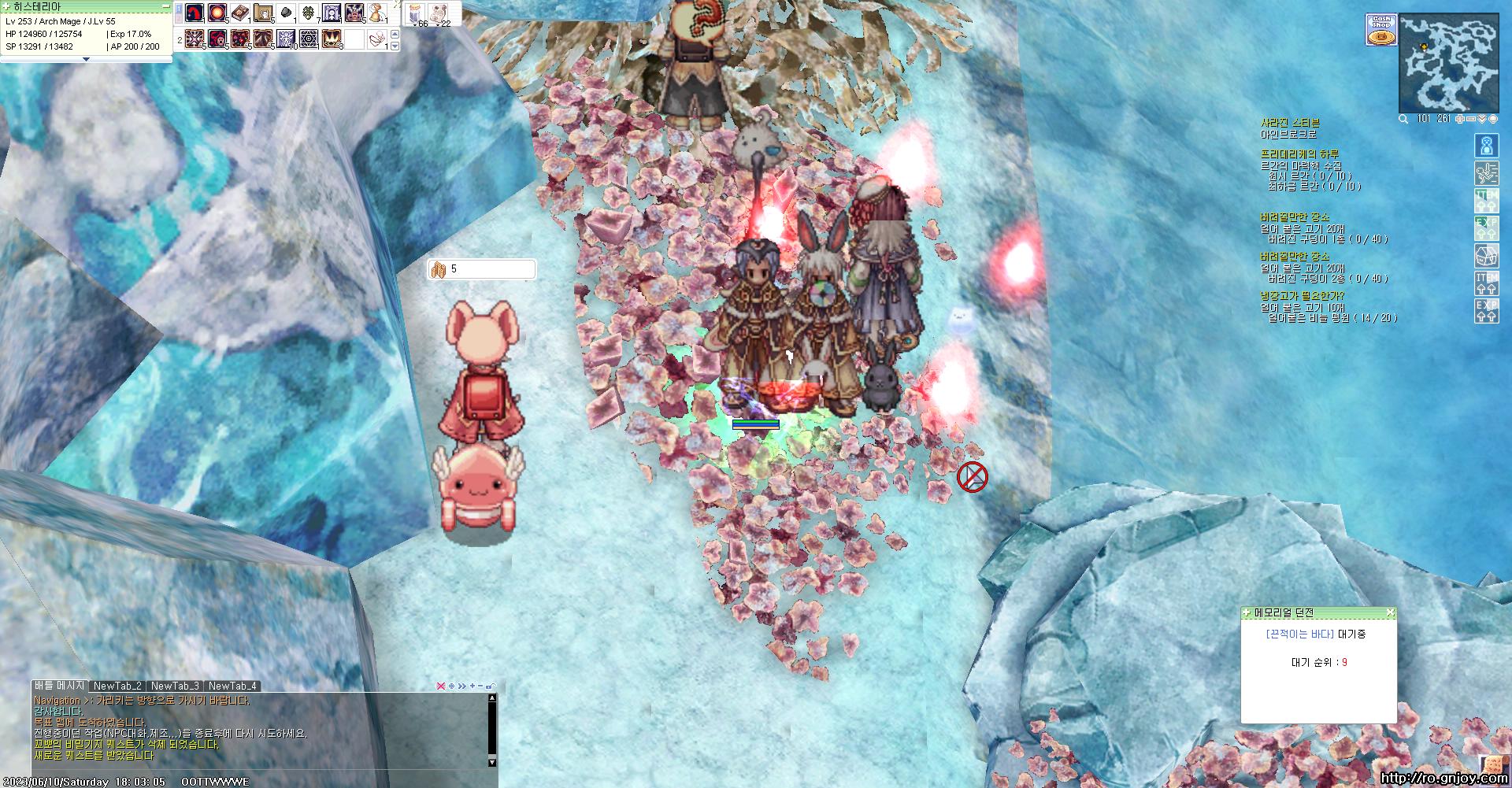Image resolution: width=1512 pixels, height=788 pixels.
Task: Minimize the 히스테리아 character info window
Action: tap(165, 6)
